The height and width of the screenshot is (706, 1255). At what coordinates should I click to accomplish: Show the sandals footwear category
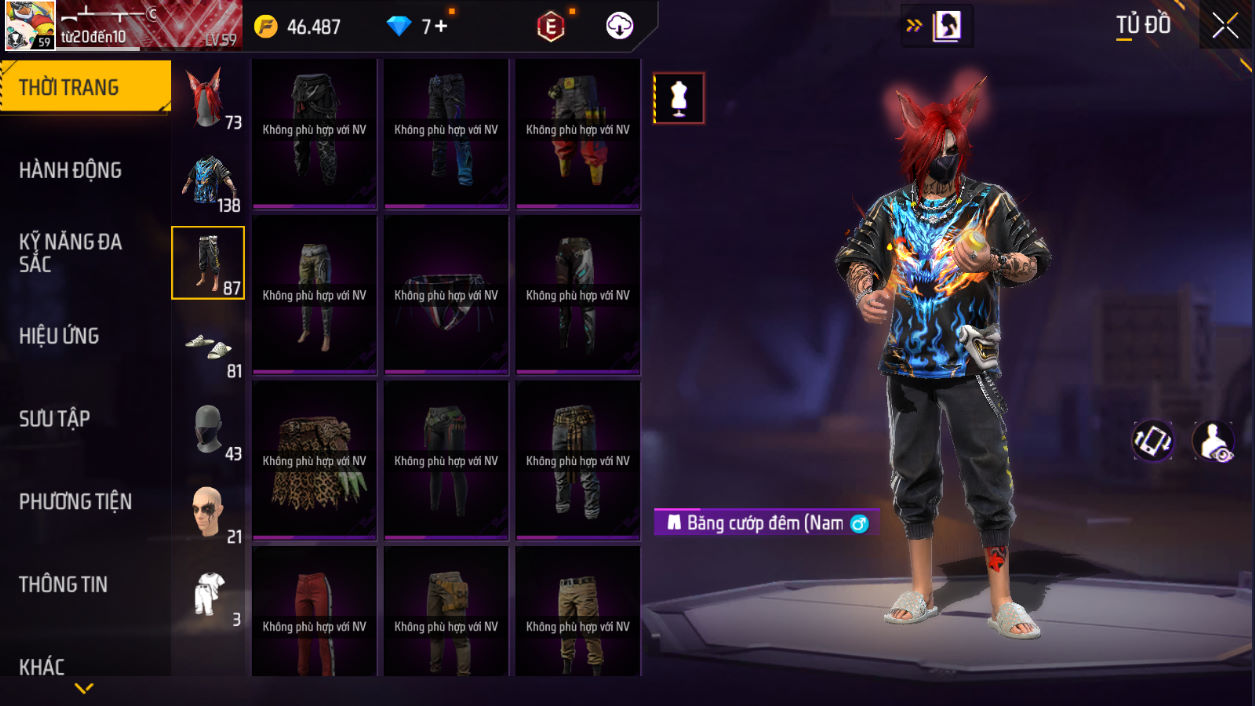click(208, 347)
